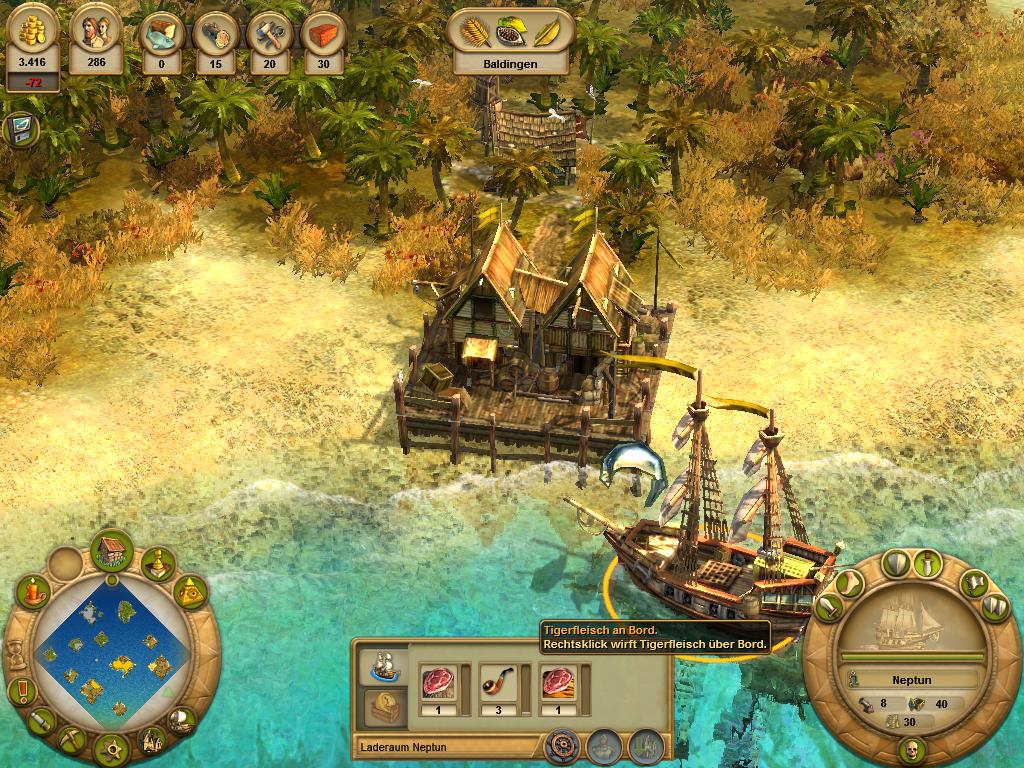Click the compass star button below the minimap
1024x768 pixels.
point(111,748)
